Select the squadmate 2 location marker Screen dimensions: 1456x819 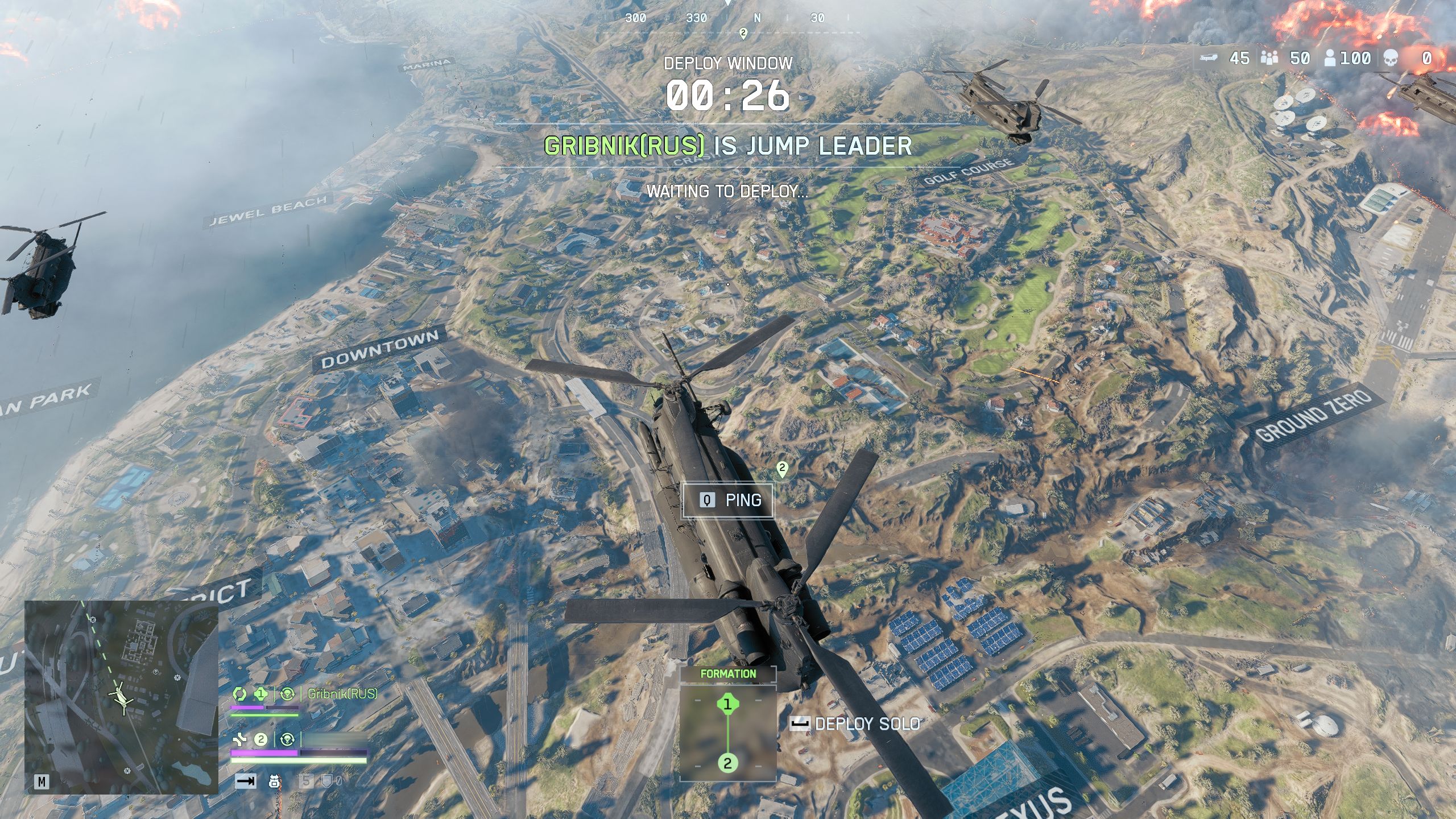point(782,469)
